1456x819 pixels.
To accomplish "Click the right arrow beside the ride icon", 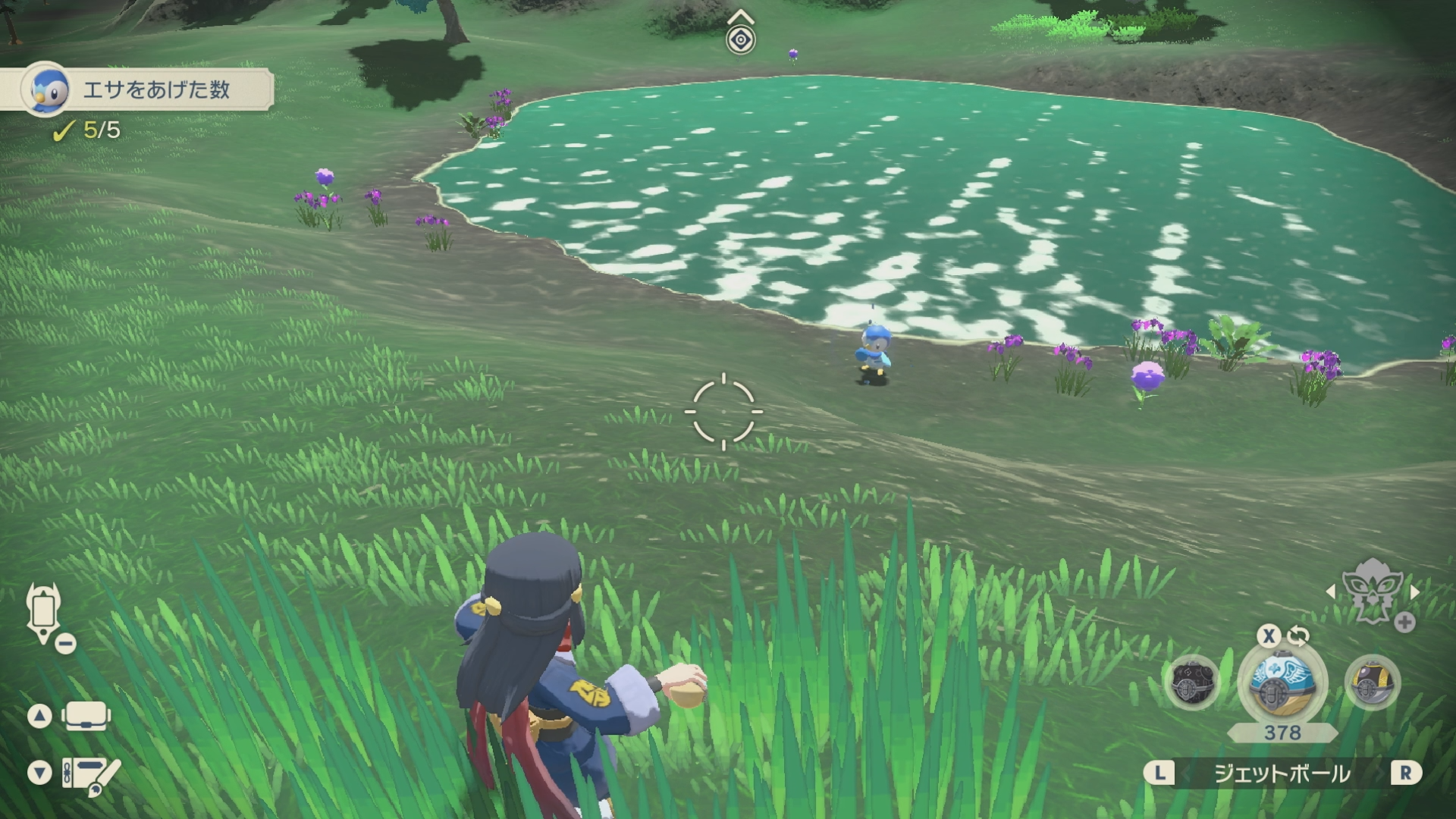I will [x=1414, y=591].
